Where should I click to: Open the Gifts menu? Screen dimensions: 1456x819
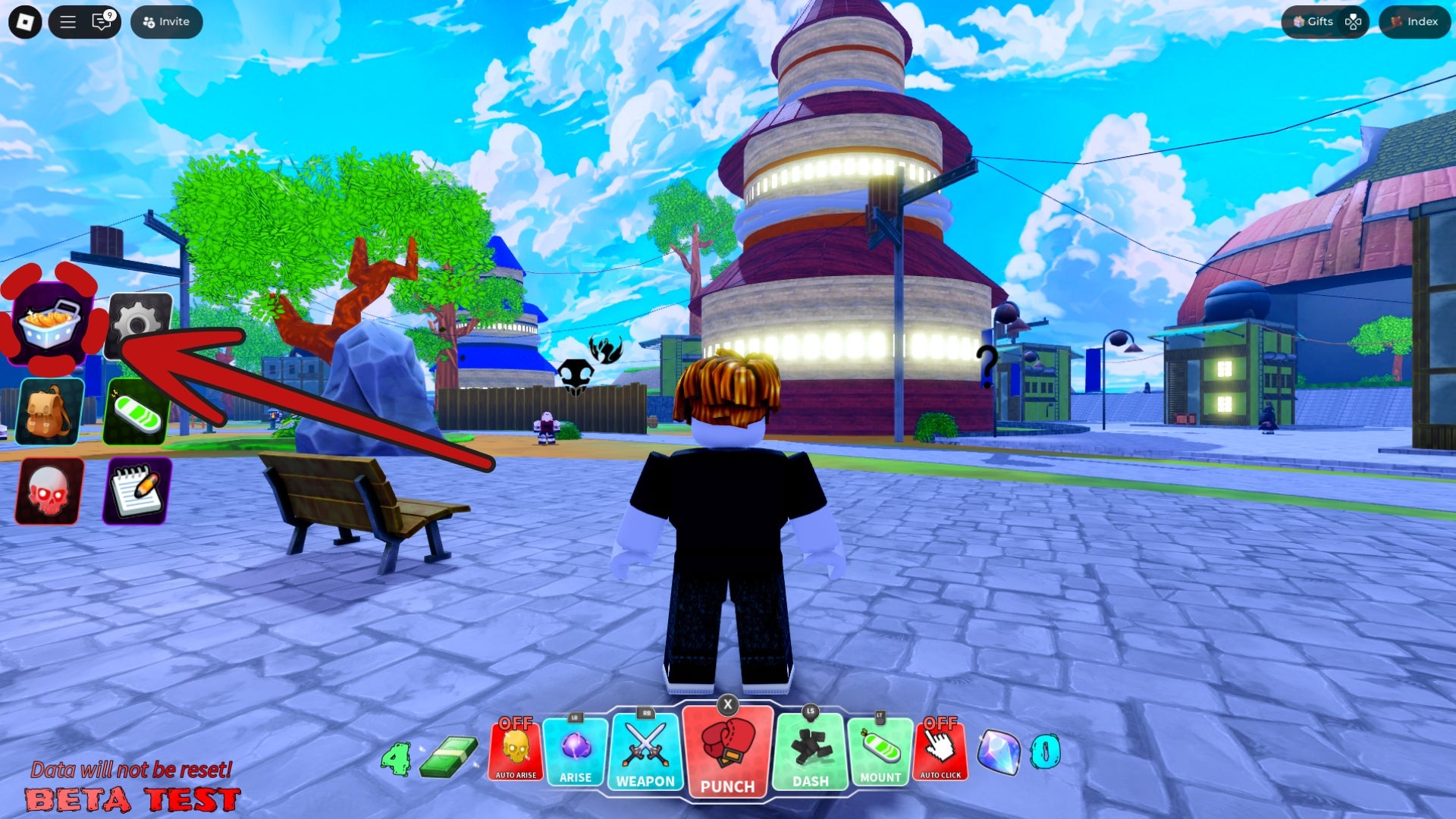pos(1313,22)
